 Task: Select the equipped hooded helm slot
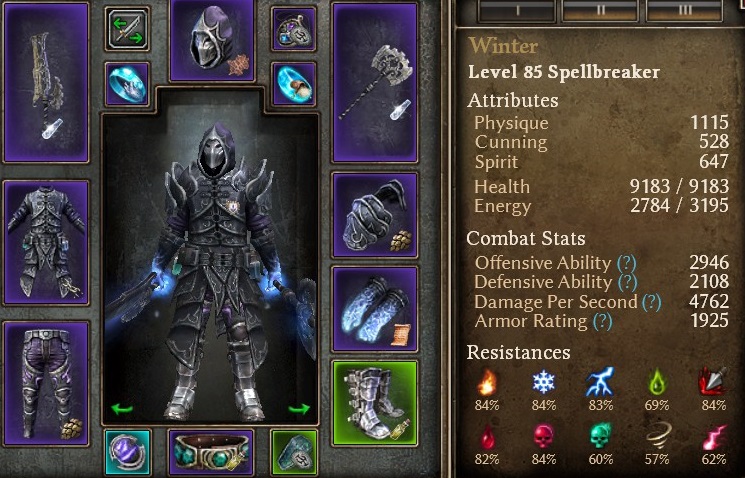(212, 40)
